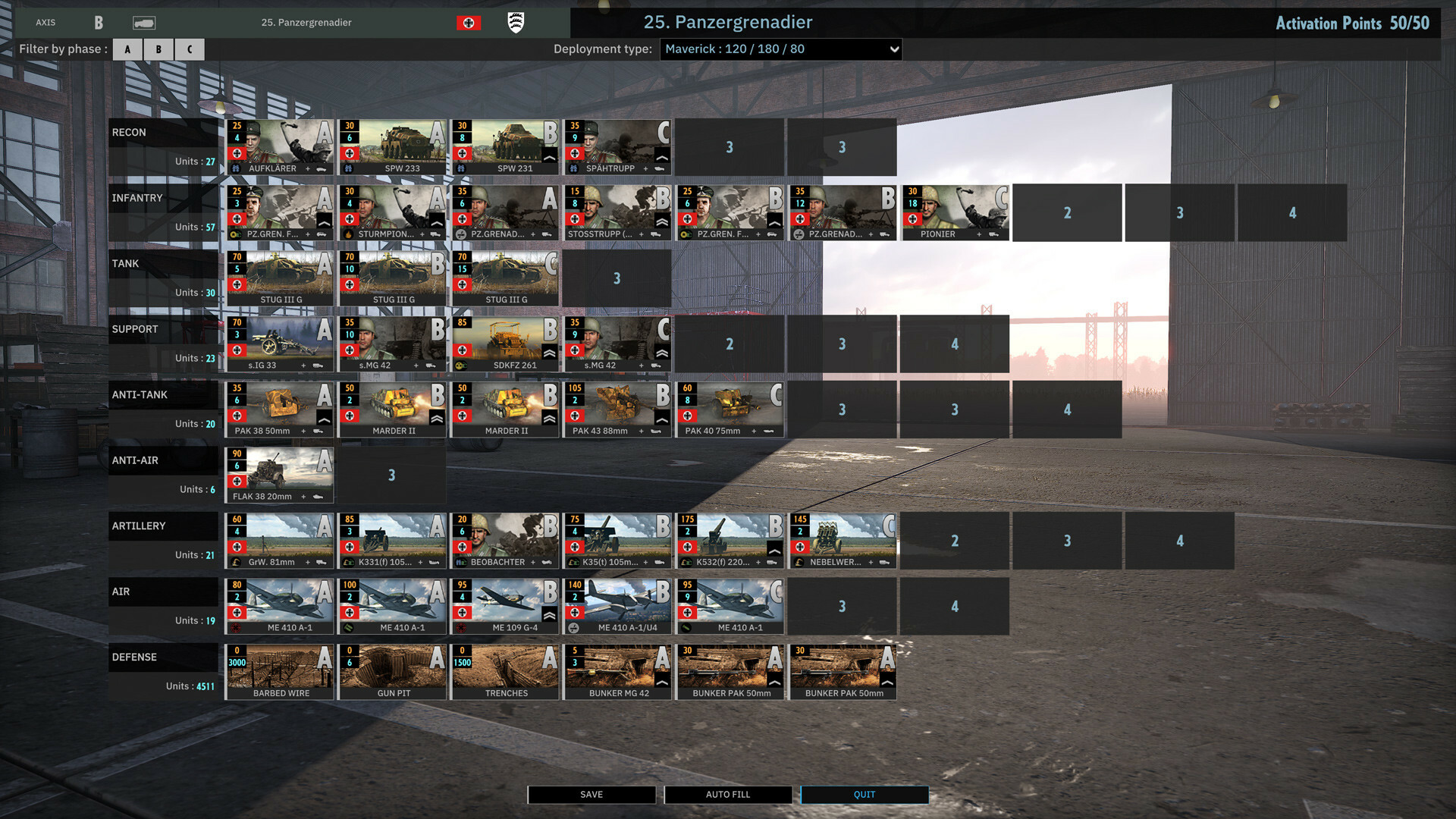Click the MG role icon on Pz.Grenad card
1456x819 pixels.
[460, 234]
